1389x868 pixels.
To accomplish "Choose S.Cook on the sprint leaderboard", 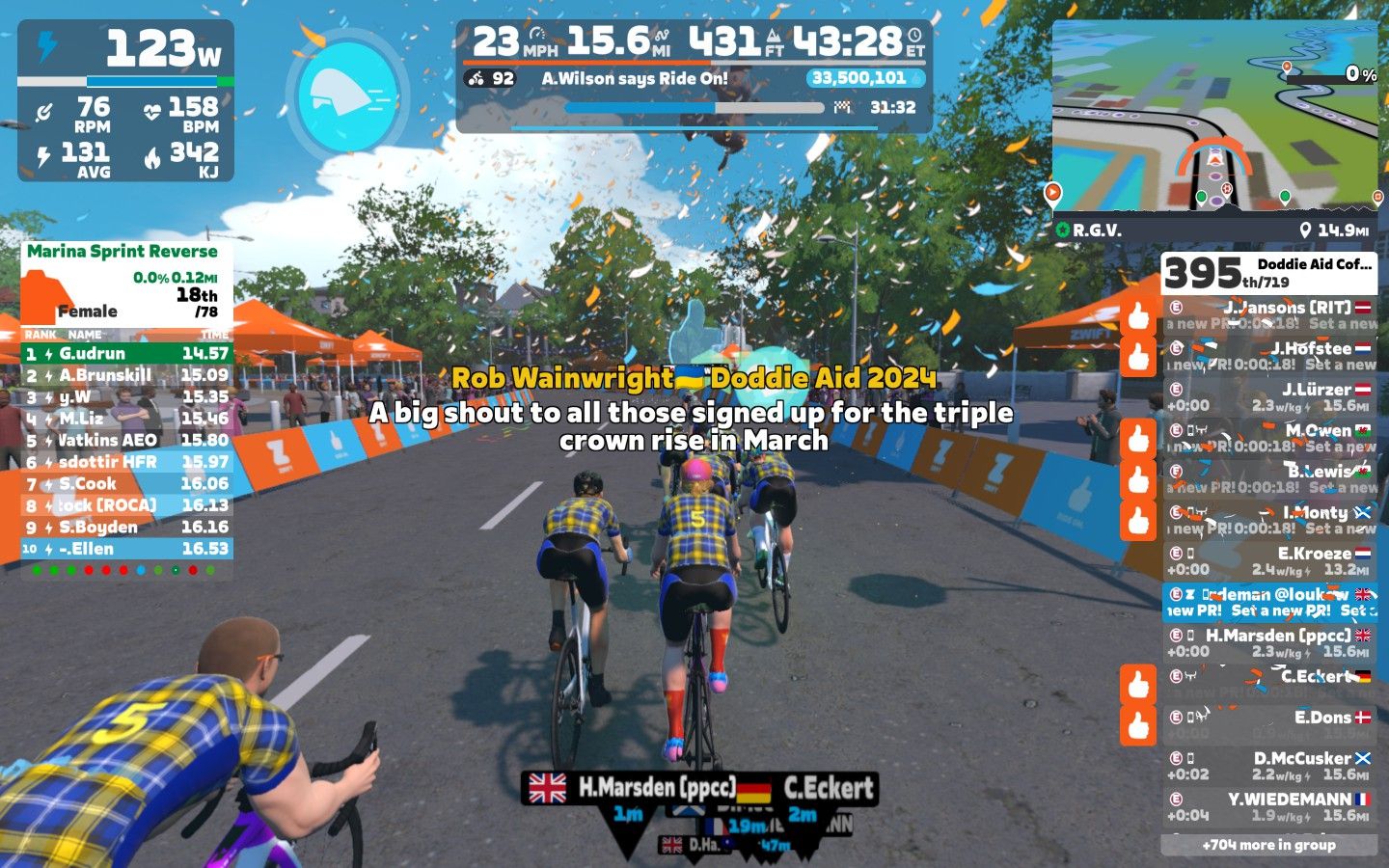I will click(126, 483).
